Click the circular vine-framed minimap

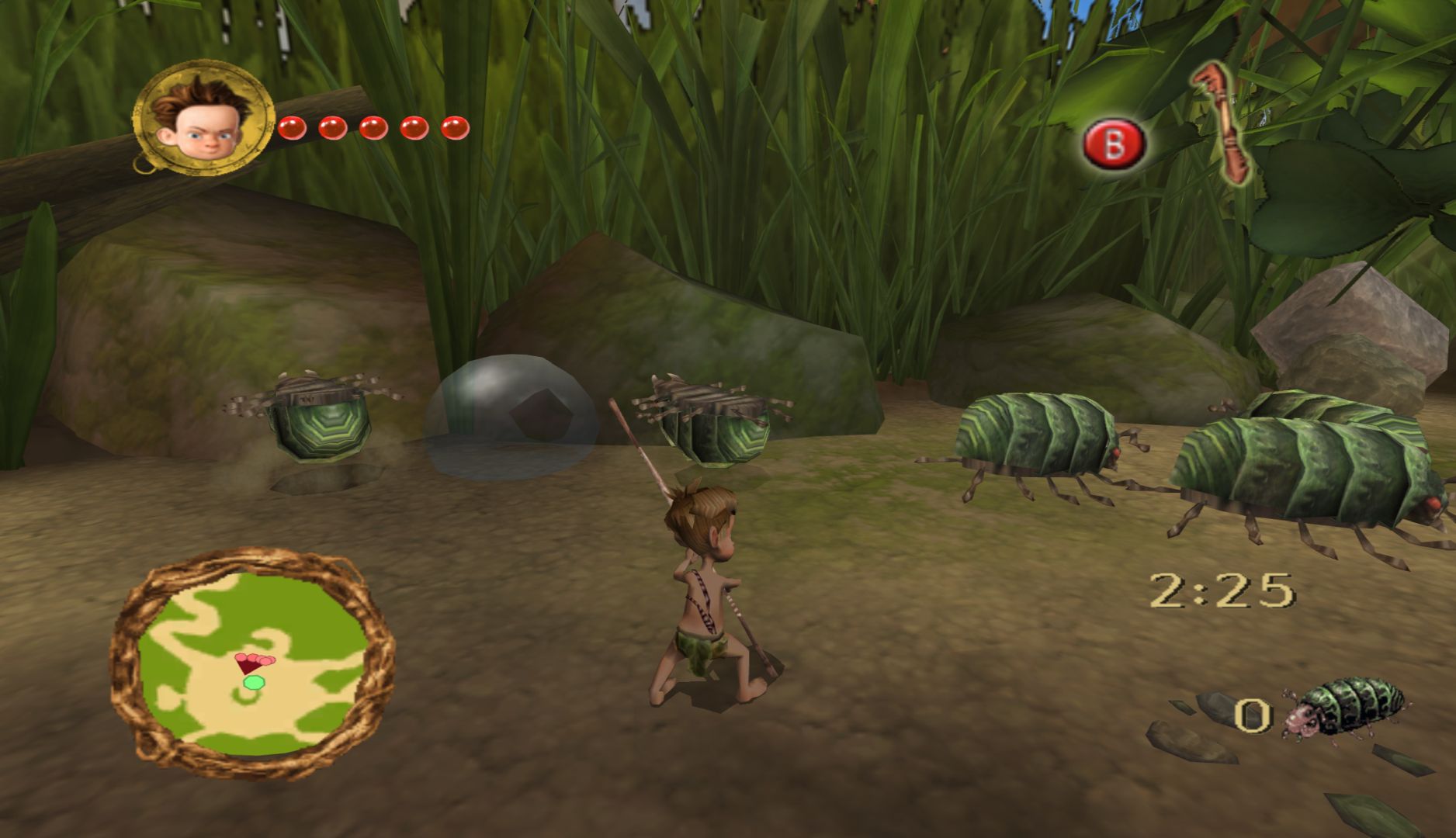pos(252,663)
